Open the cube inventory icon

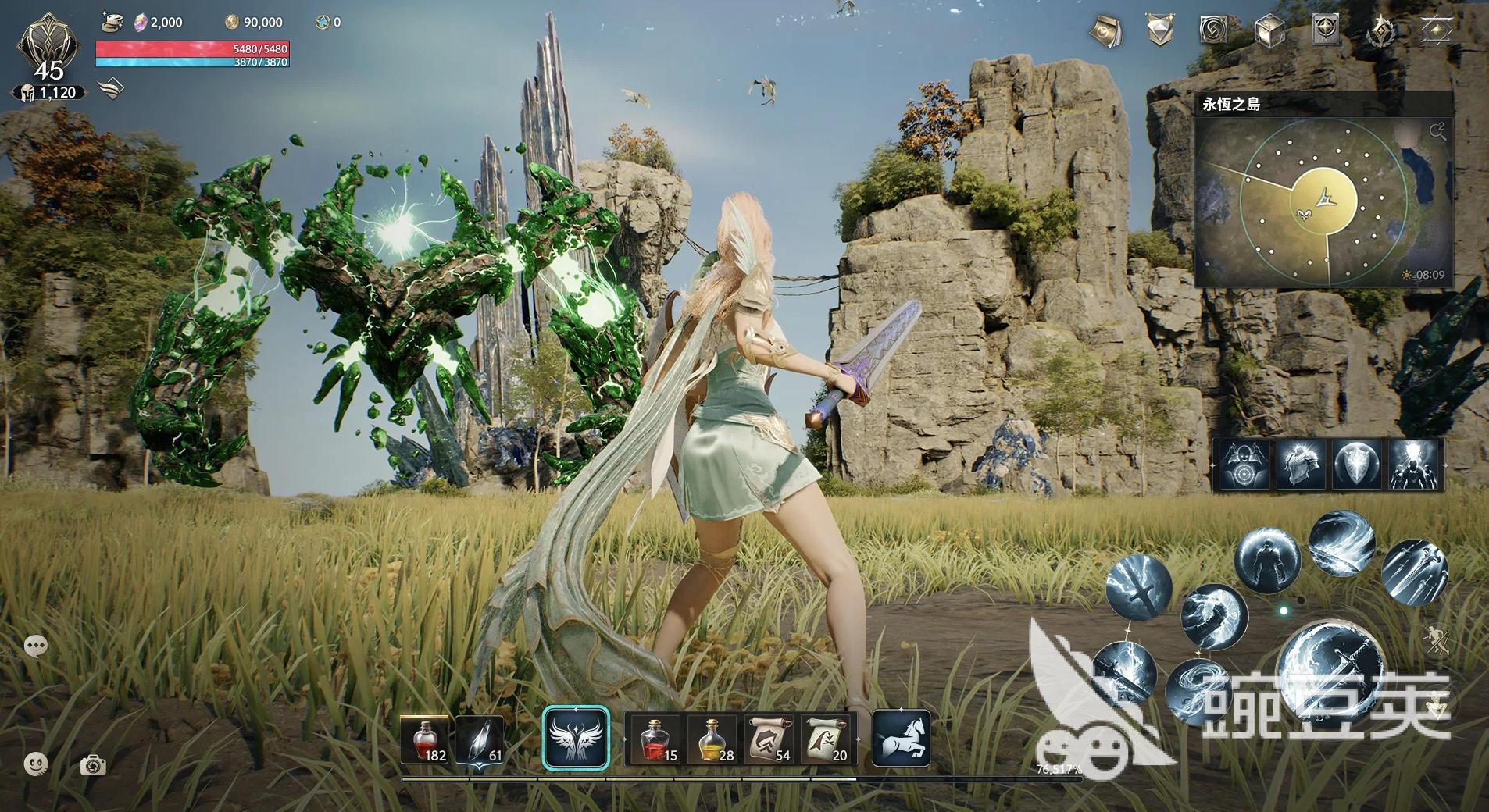point(1268,31)
